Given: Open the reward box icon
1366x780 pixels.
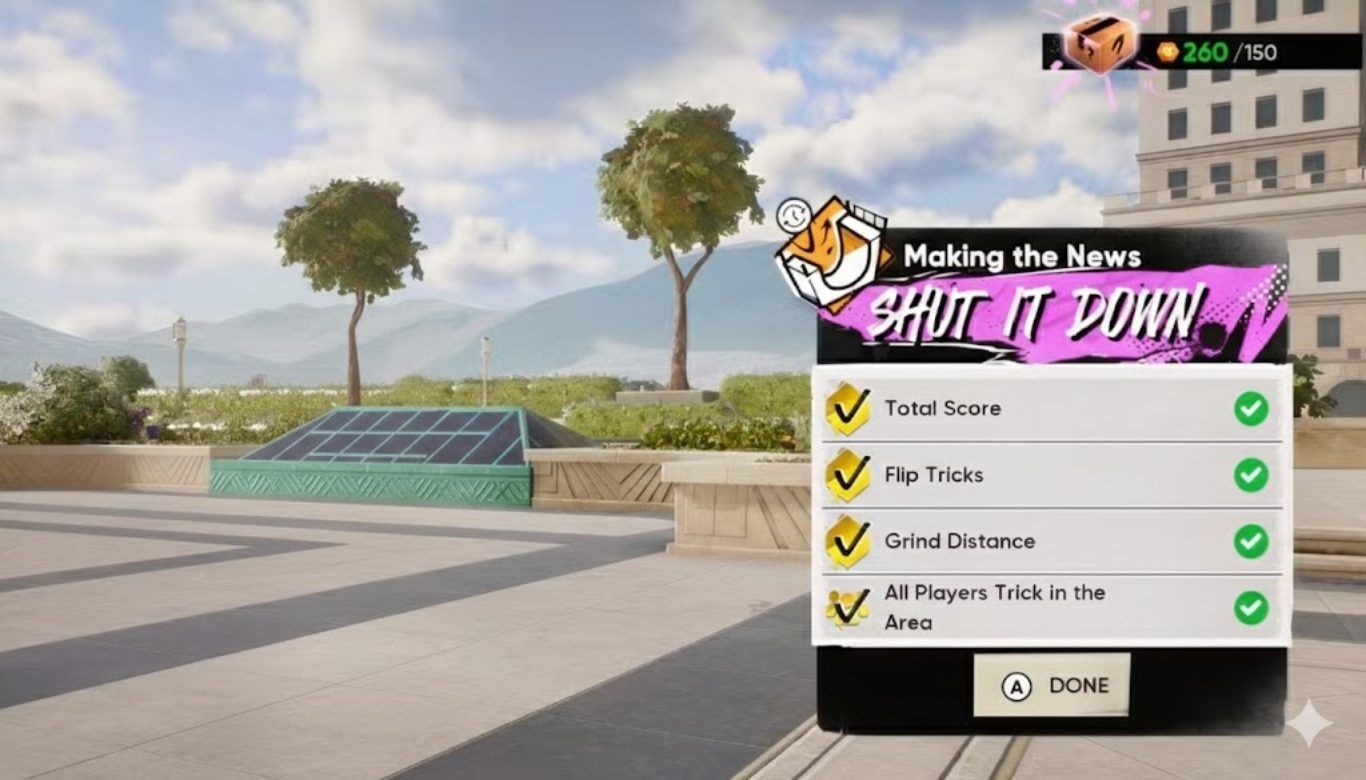Looking at the screenshot, I should (1099, 41).
